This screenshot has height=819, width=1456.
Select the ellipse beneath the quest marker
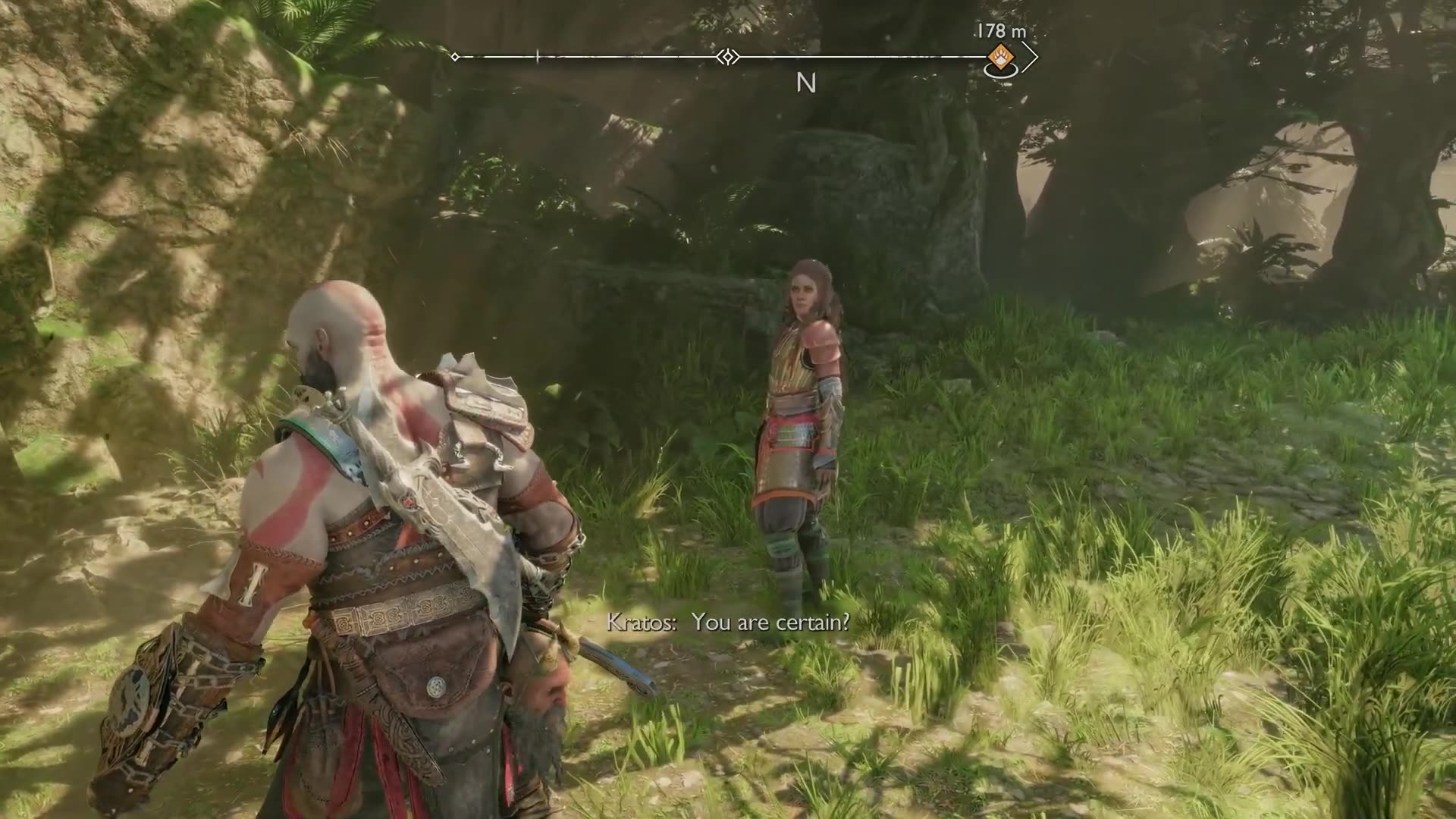(x=1003, y=72)
